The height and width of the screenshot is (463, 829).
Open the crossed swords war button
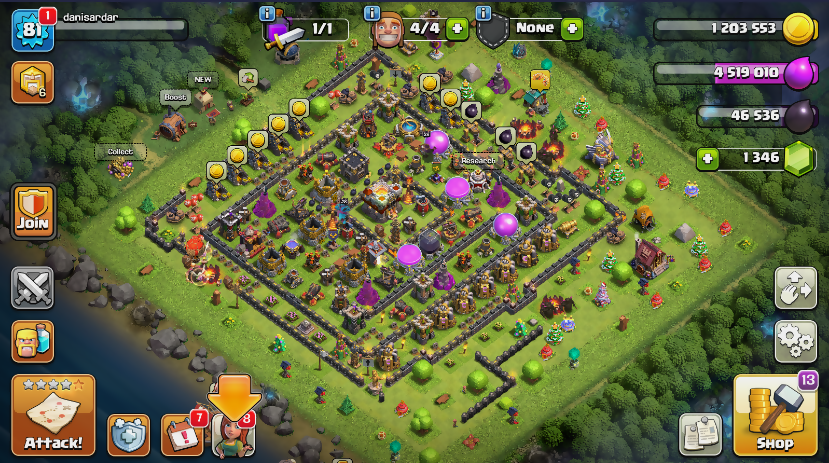(x=32, y=288)
